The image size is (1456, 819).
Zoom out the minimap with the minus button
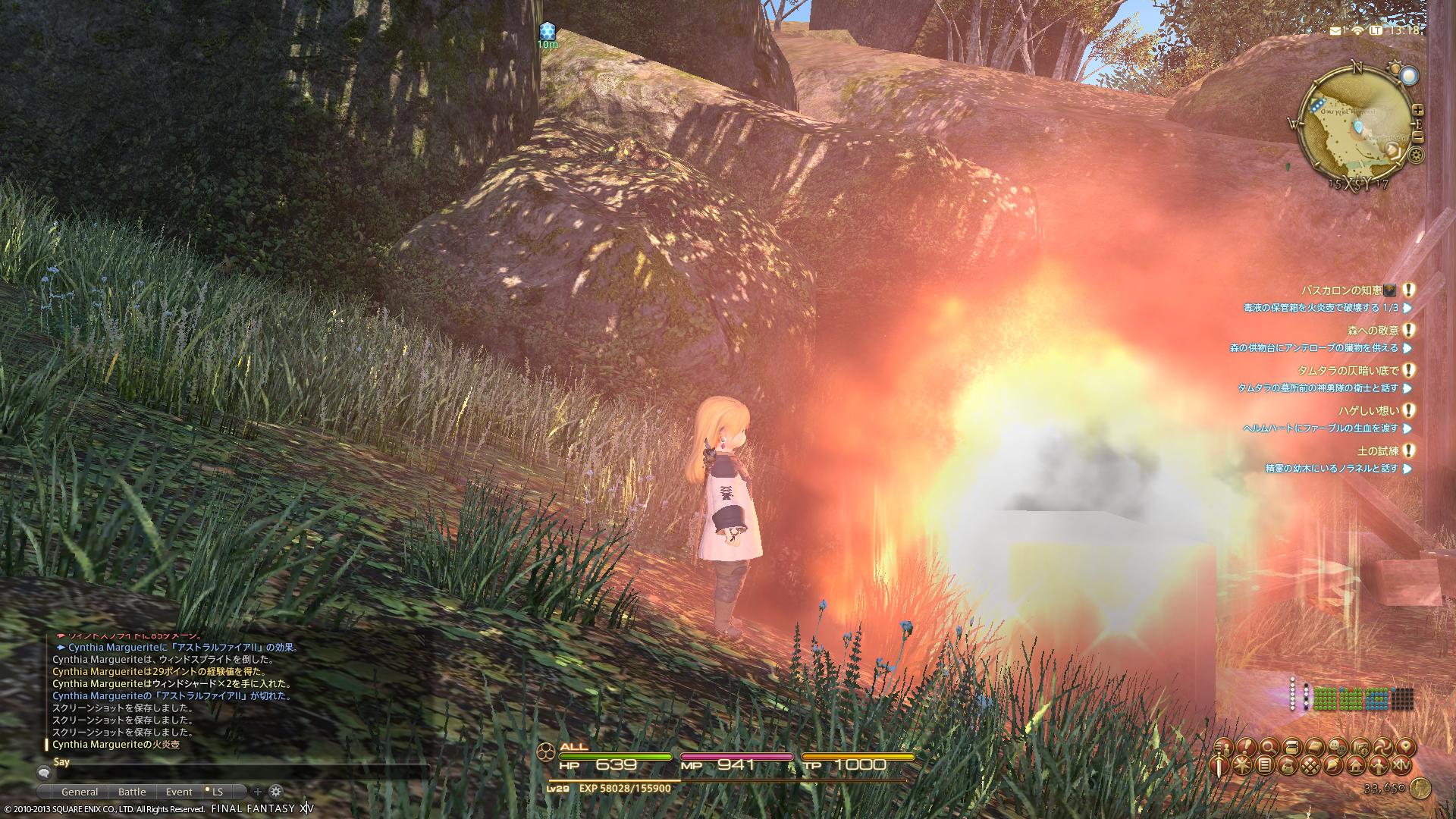tap(1418, 138)
